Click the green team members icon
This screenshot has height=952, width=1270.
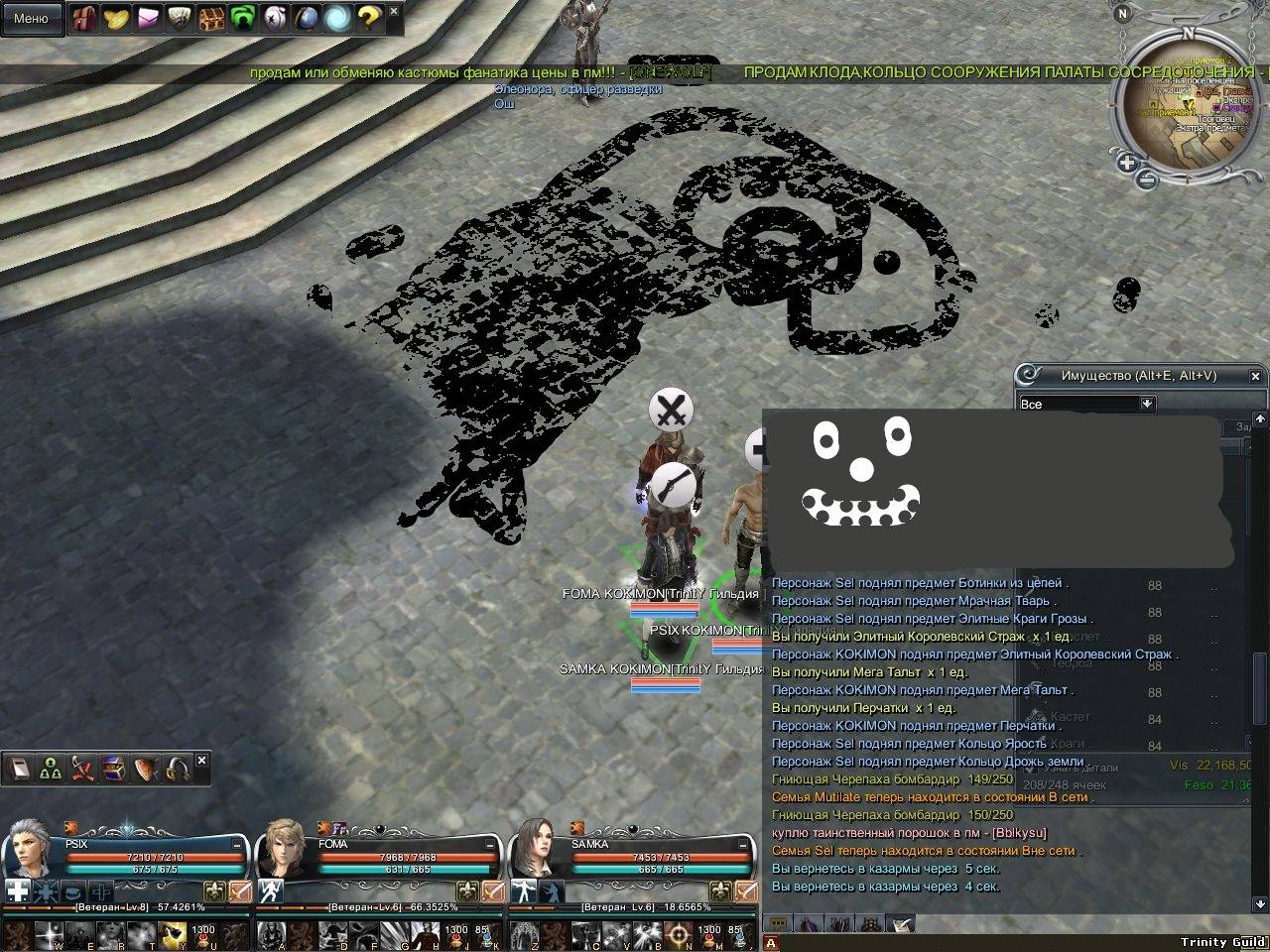[x=52, y=769]
